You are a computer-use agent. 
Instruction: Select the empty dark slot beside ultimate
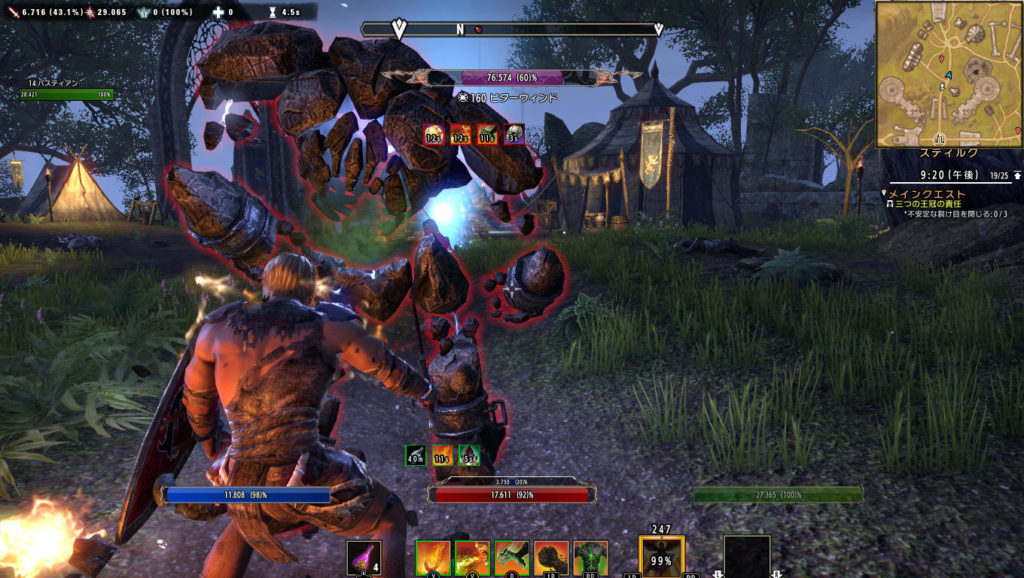click(x=747, y=558)
